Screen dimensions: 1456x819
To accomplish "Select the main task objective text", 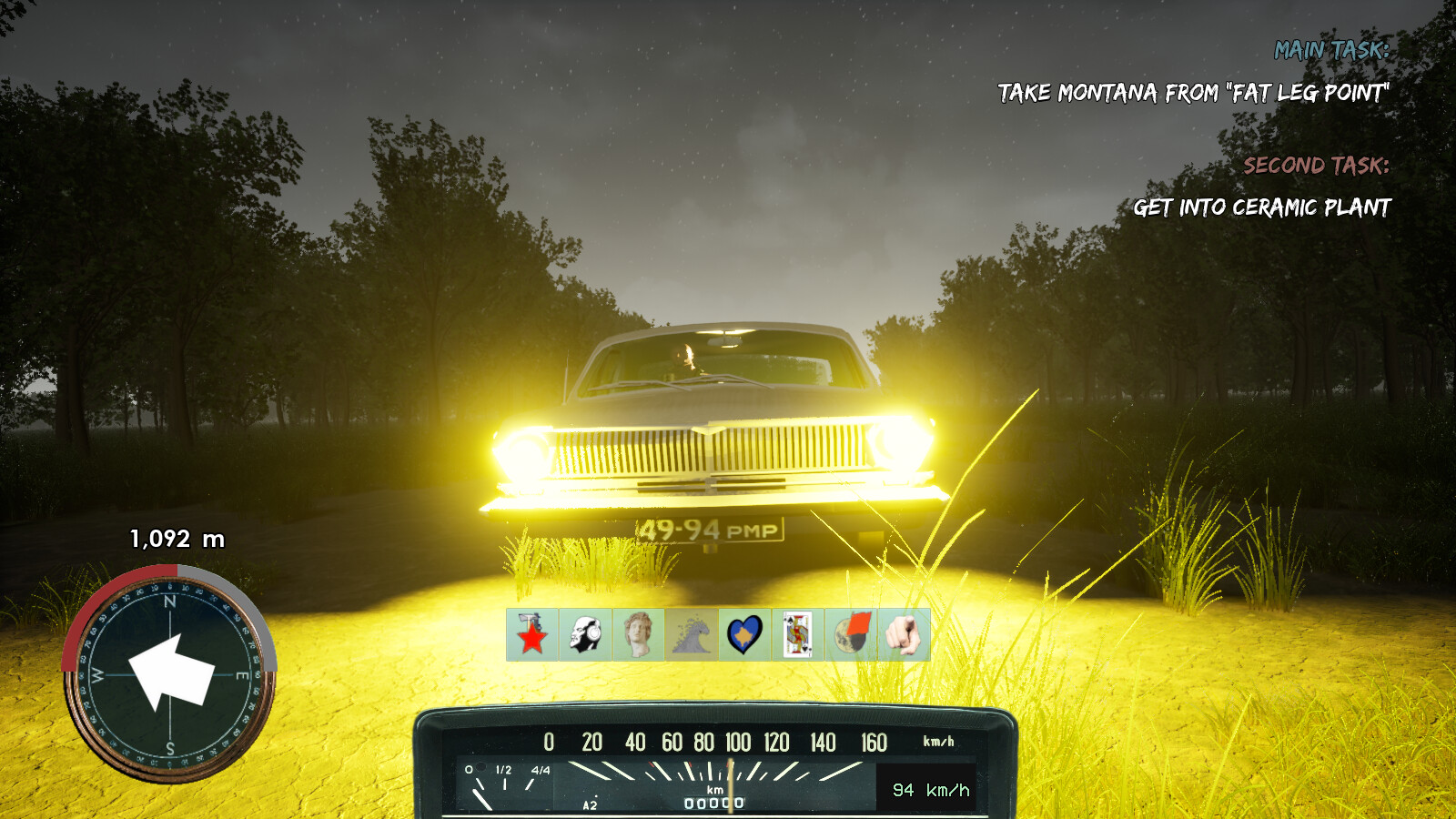I will point(1193,93).
